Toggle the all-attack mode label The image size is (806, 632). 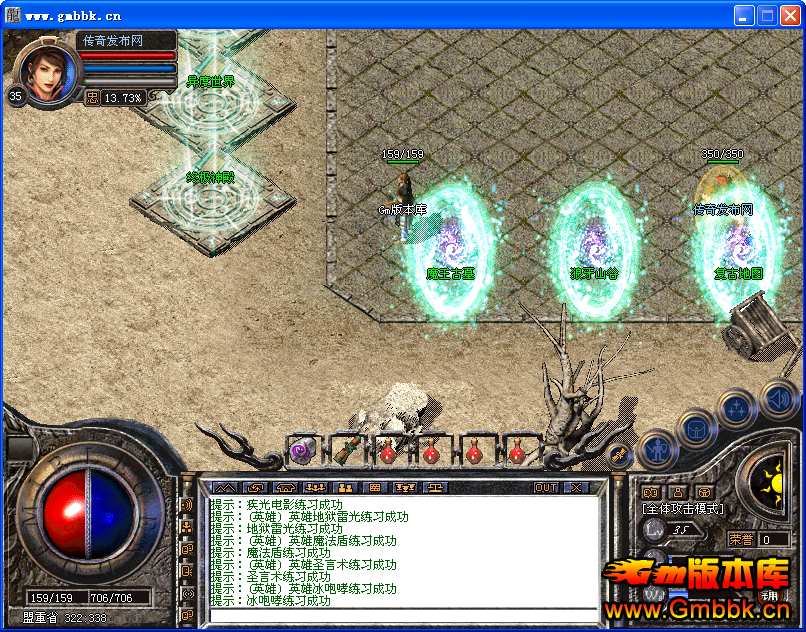point(683,509)
